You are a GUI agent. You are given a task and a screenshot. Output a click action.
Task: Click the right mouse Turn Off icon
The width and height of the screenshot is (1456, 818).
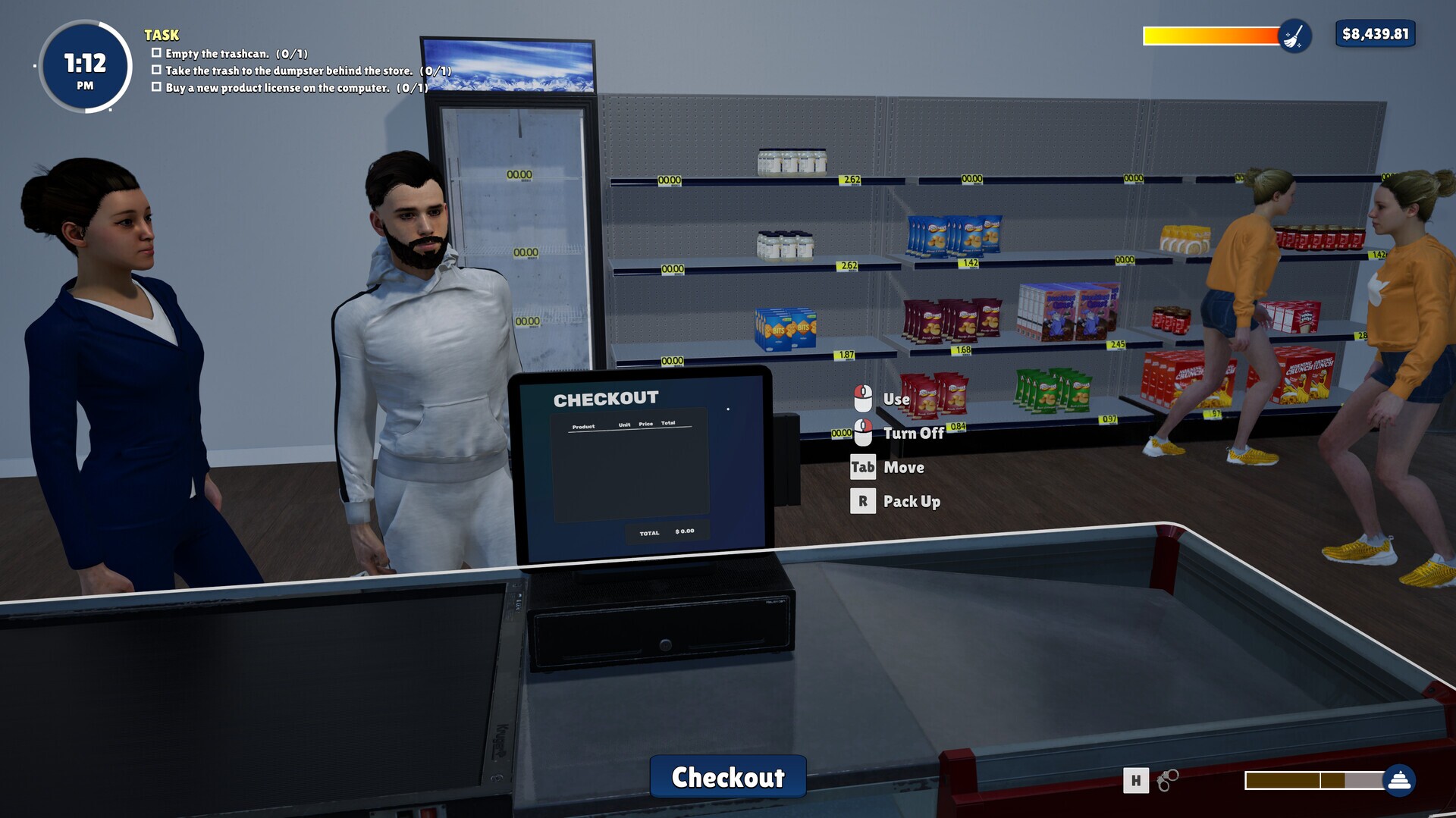click(863, 433)
